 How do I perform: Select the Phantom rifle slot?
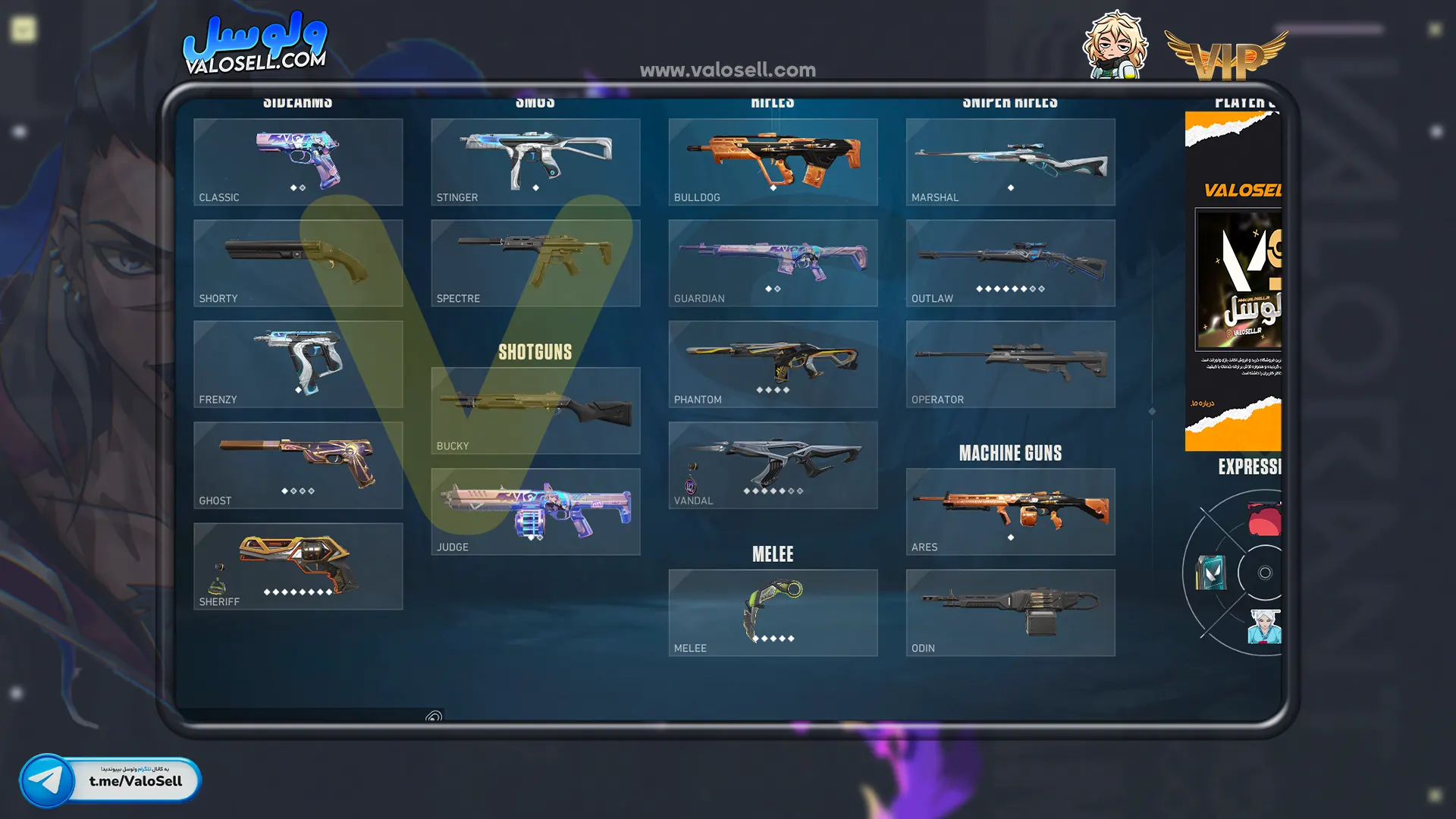(x=773, y=364)
